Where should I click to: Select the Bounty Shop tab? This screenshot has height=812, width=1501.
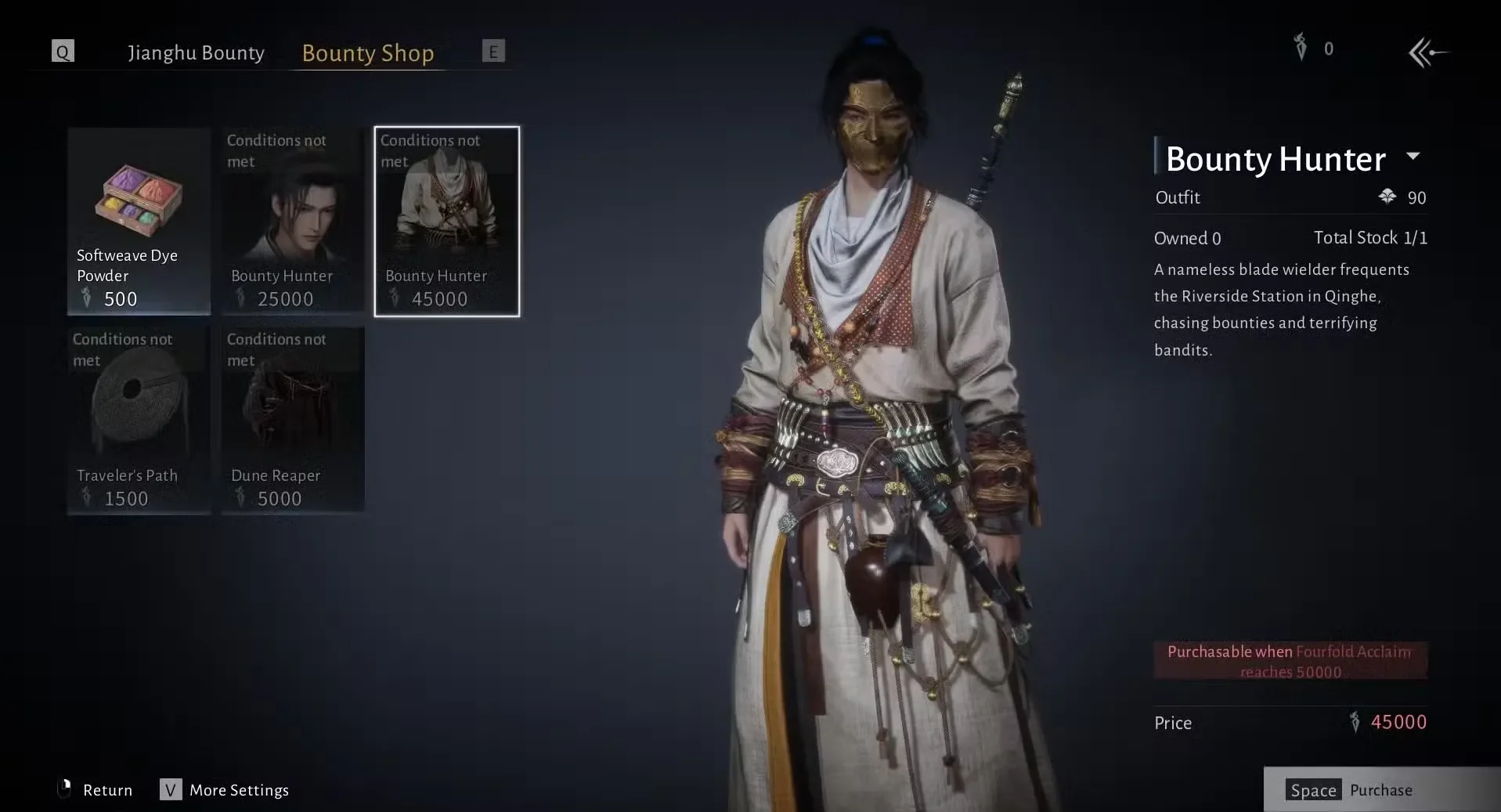(x=368, y=53)
